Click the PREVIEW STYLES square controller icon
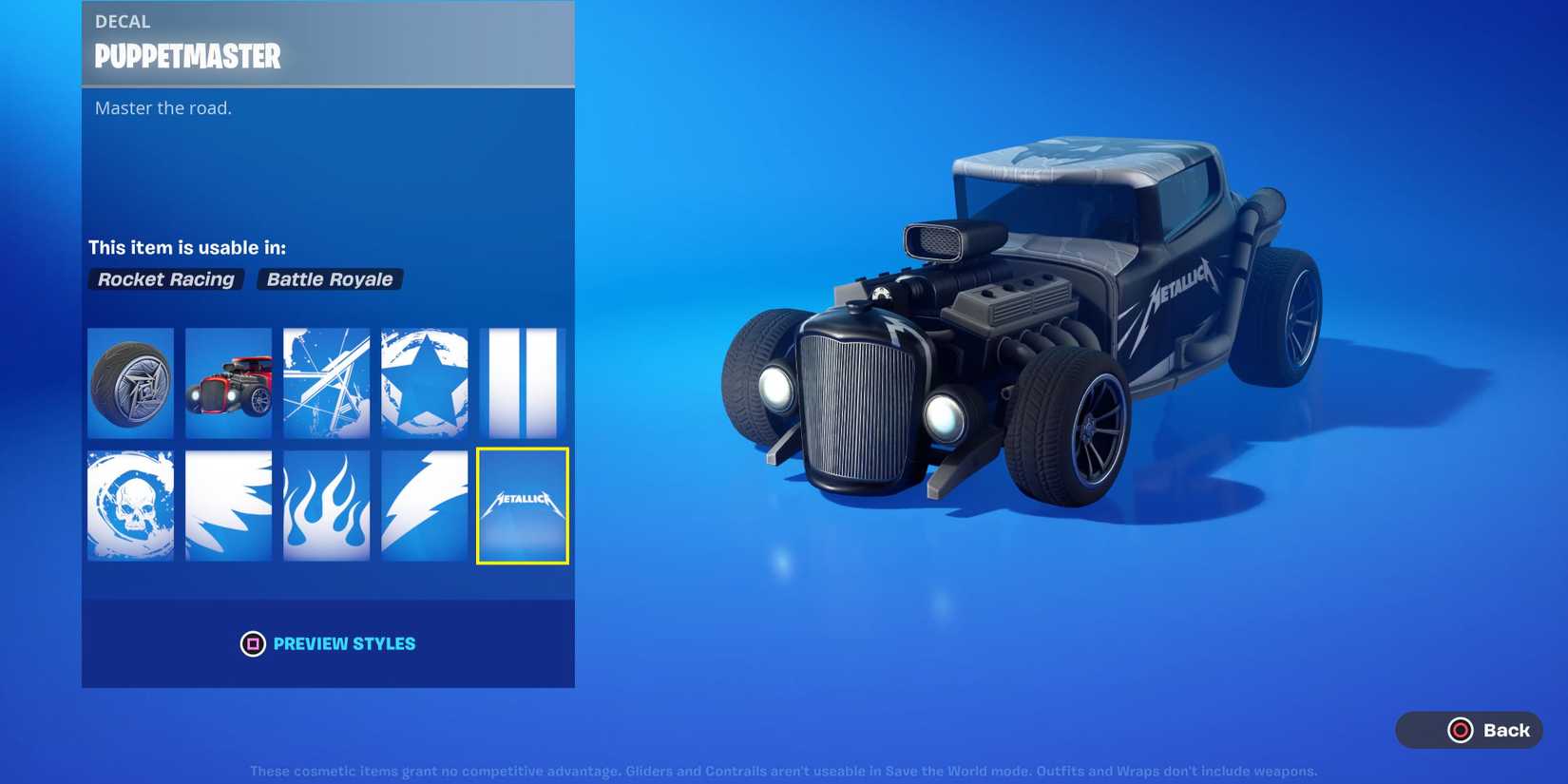This screenshot has height=784, width=1568. pos(252,643)
